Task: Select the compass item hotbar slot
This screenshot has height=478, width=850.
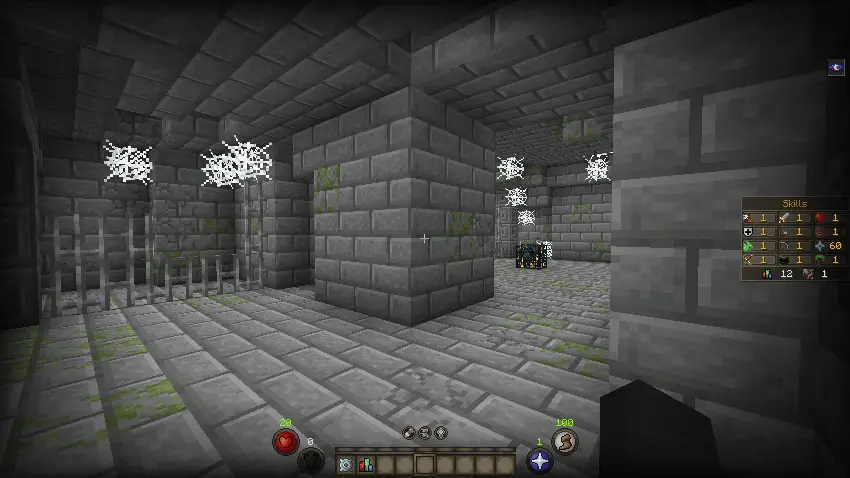Action: pos(345,464)
